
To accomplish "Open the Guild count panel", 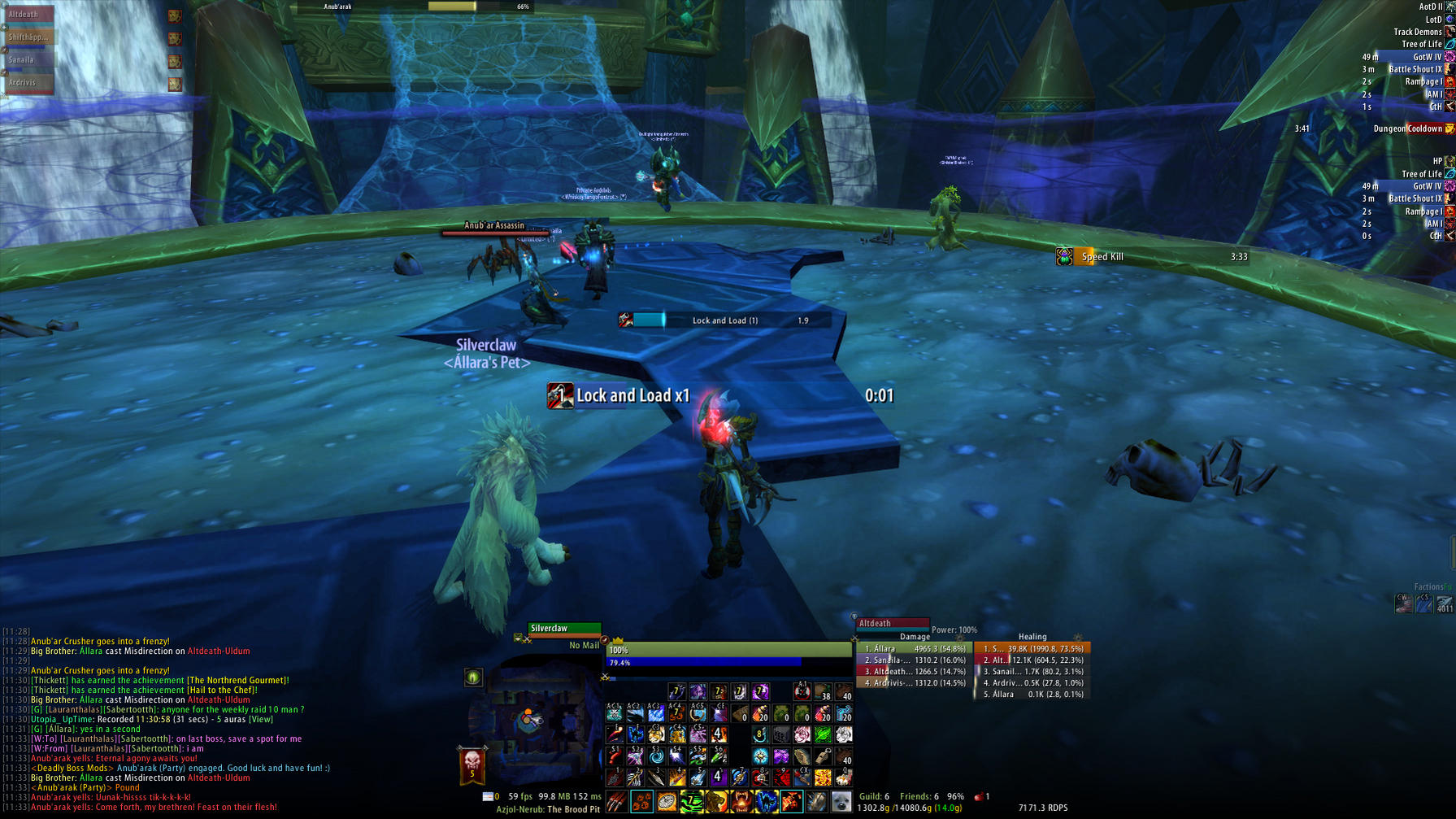I will 874,797.
